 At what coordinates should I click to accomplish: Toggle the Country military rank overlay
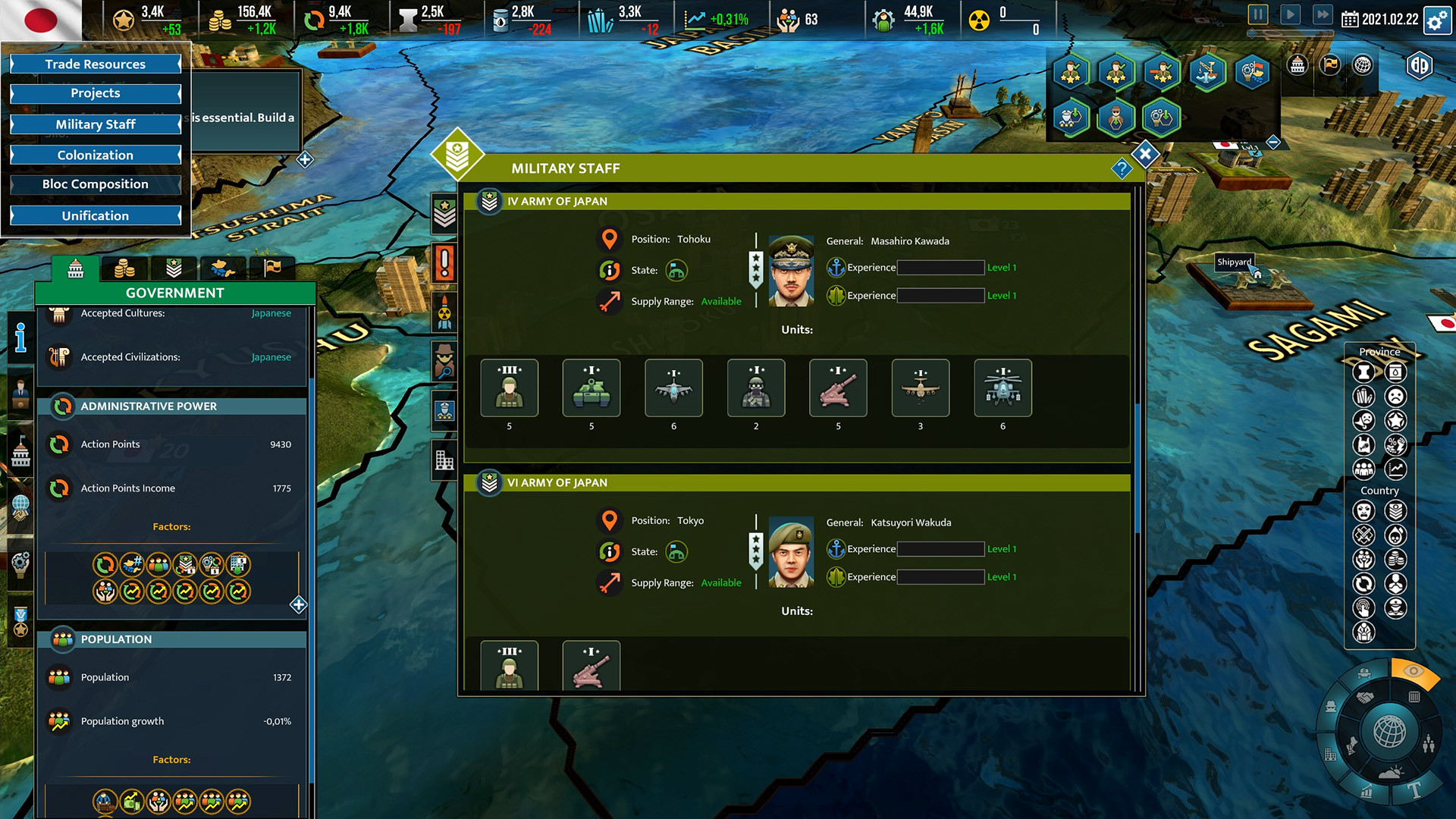(x=1395, y=510)
